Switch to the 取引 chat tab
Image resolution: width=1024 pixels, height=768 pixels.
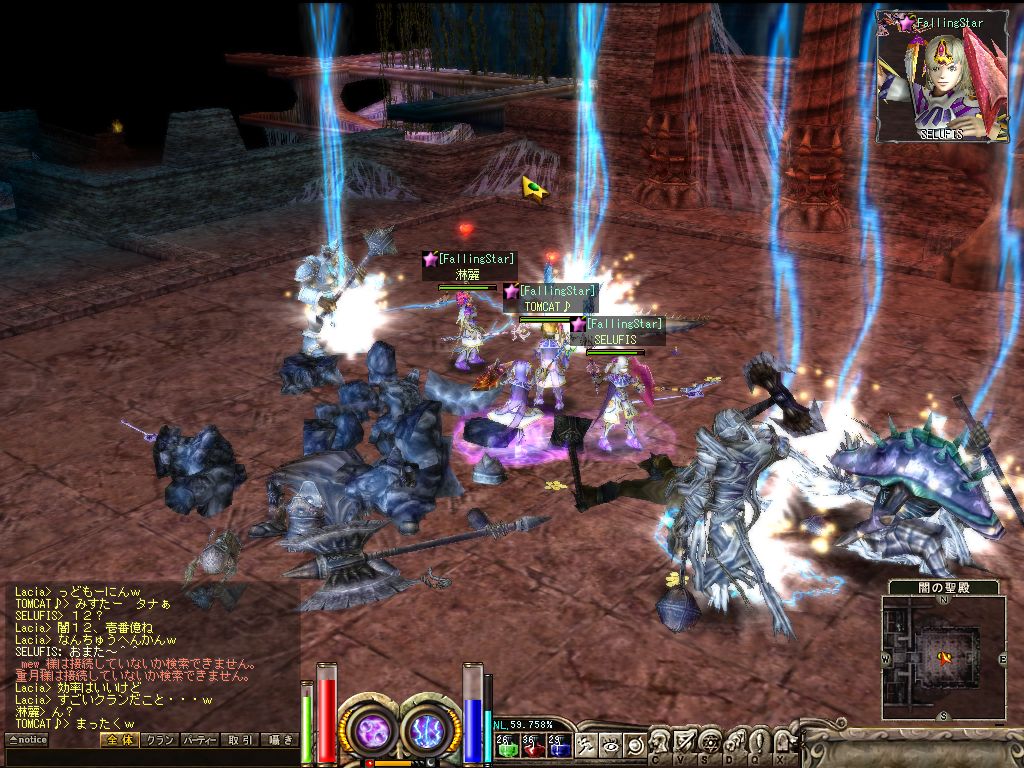(239, 740)
